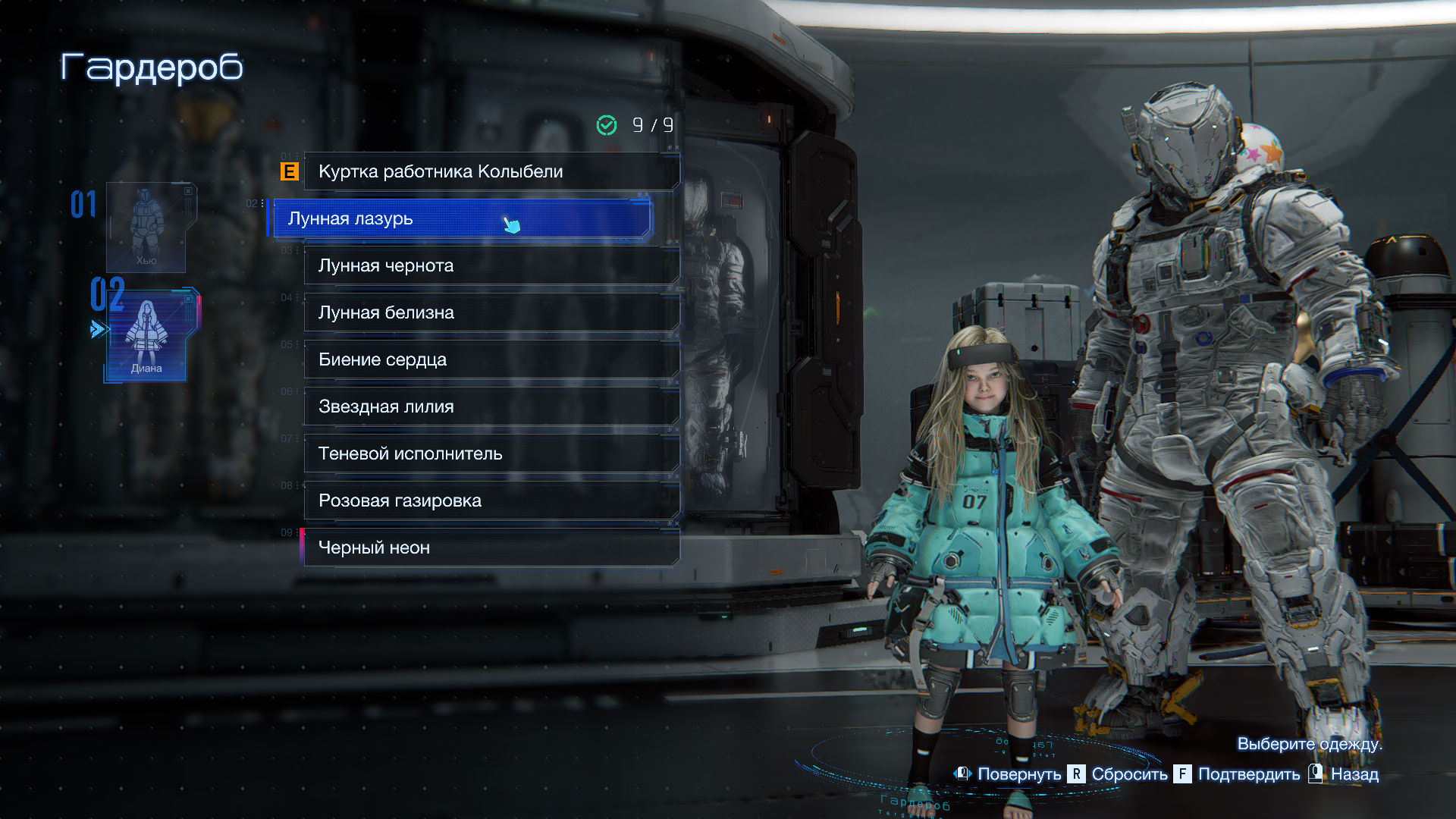
Task: Select the Куртка работника Колыбели outfit
Action: [491, 171]
